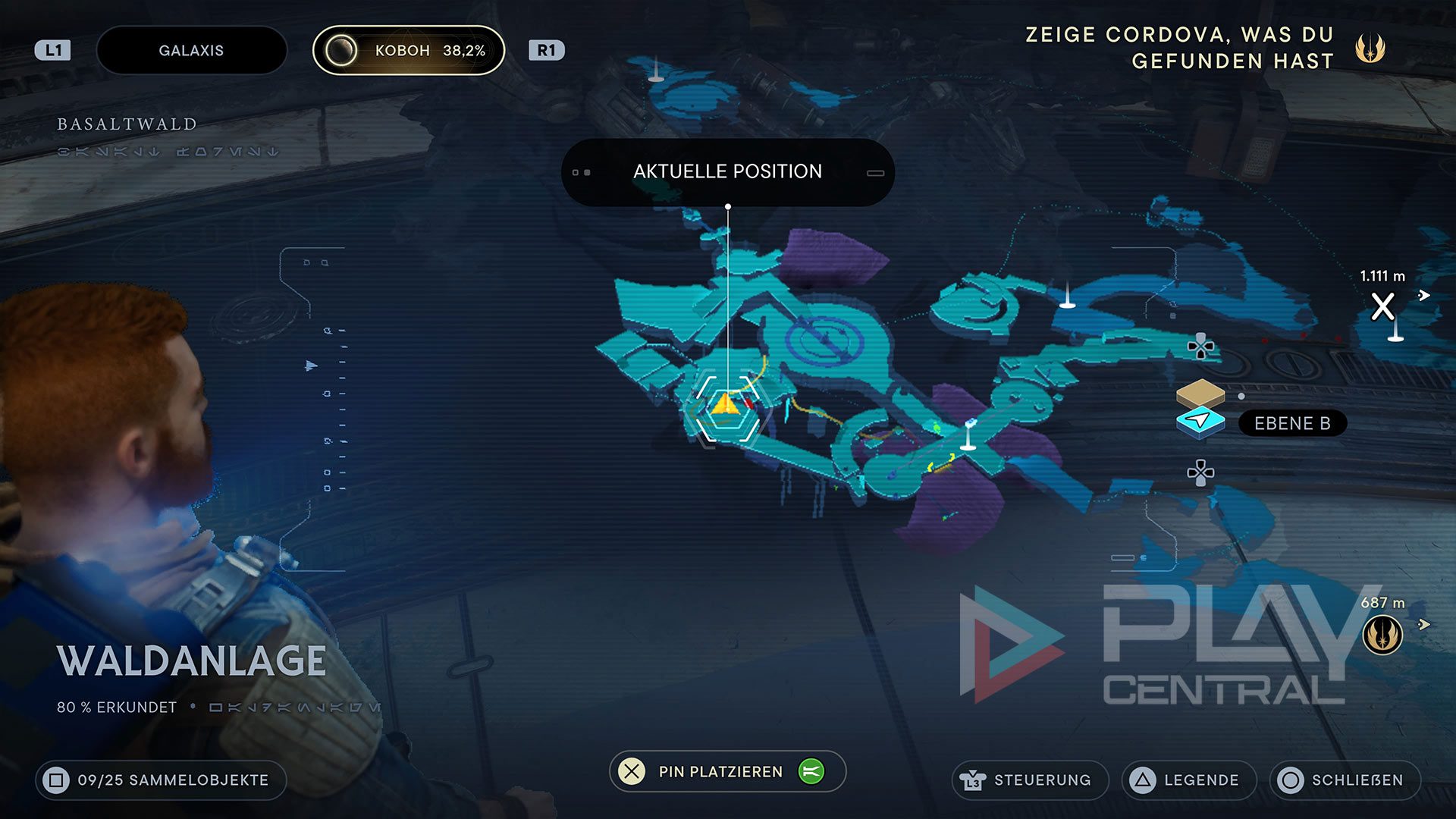Click the Zeige Cordova objective tracker
This screenshot has height=819, width=1456.
(1206, 48)
